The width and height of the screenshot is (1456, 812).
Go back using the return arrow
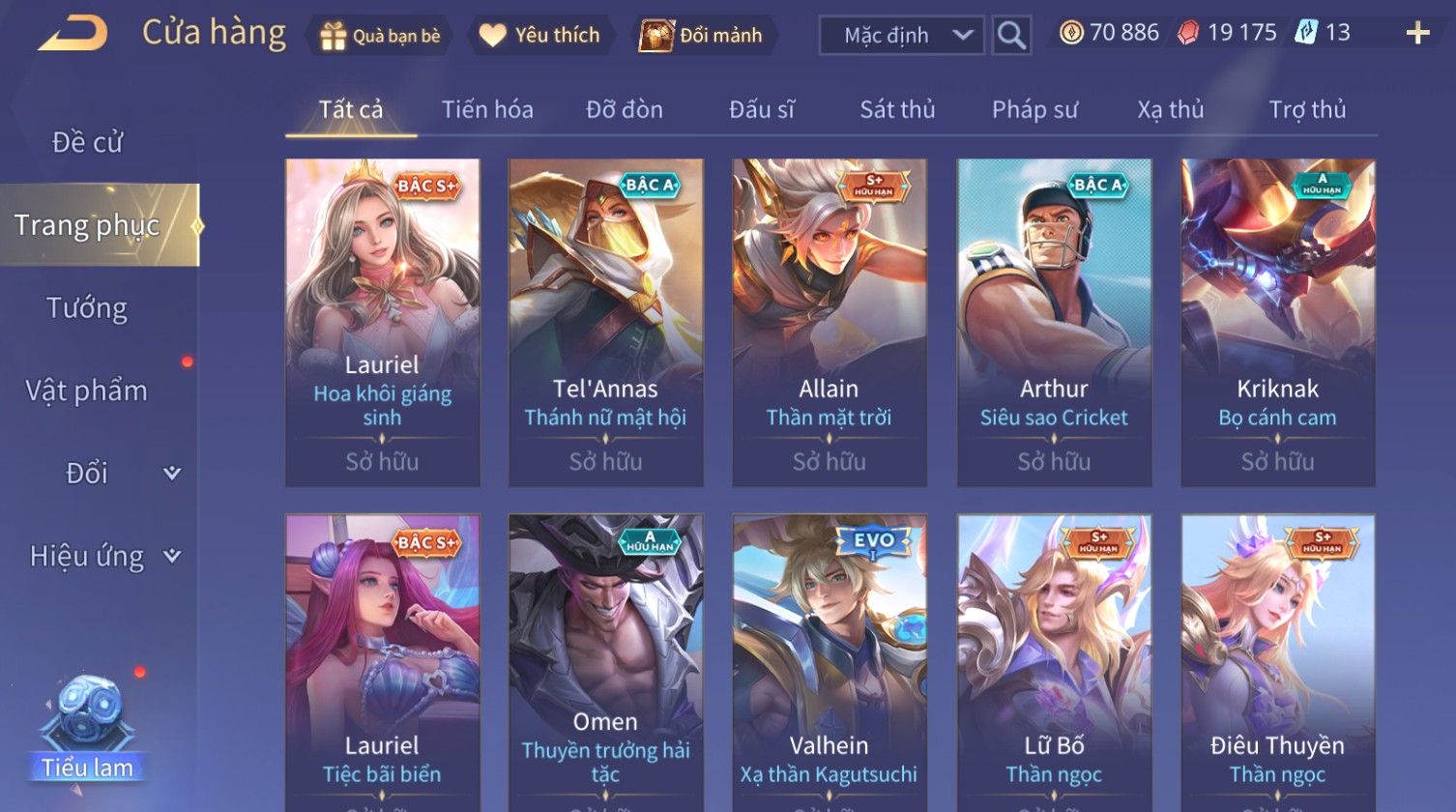pos(73,34)
